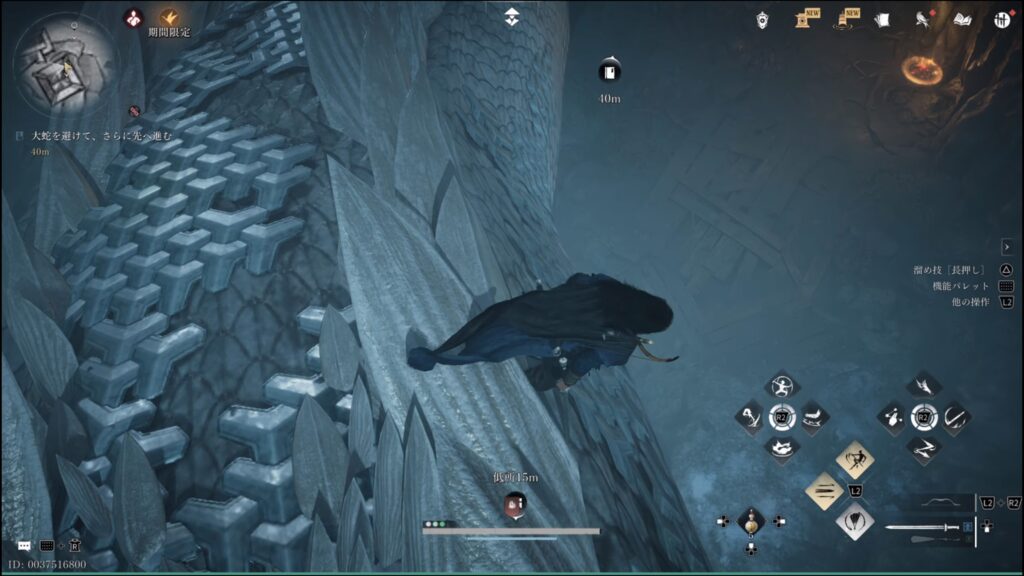Image resolution: width=1024 pixels, height=576 pixels.
Task: Use the gold gourd consumable item
Action: [x=751, y=521]
